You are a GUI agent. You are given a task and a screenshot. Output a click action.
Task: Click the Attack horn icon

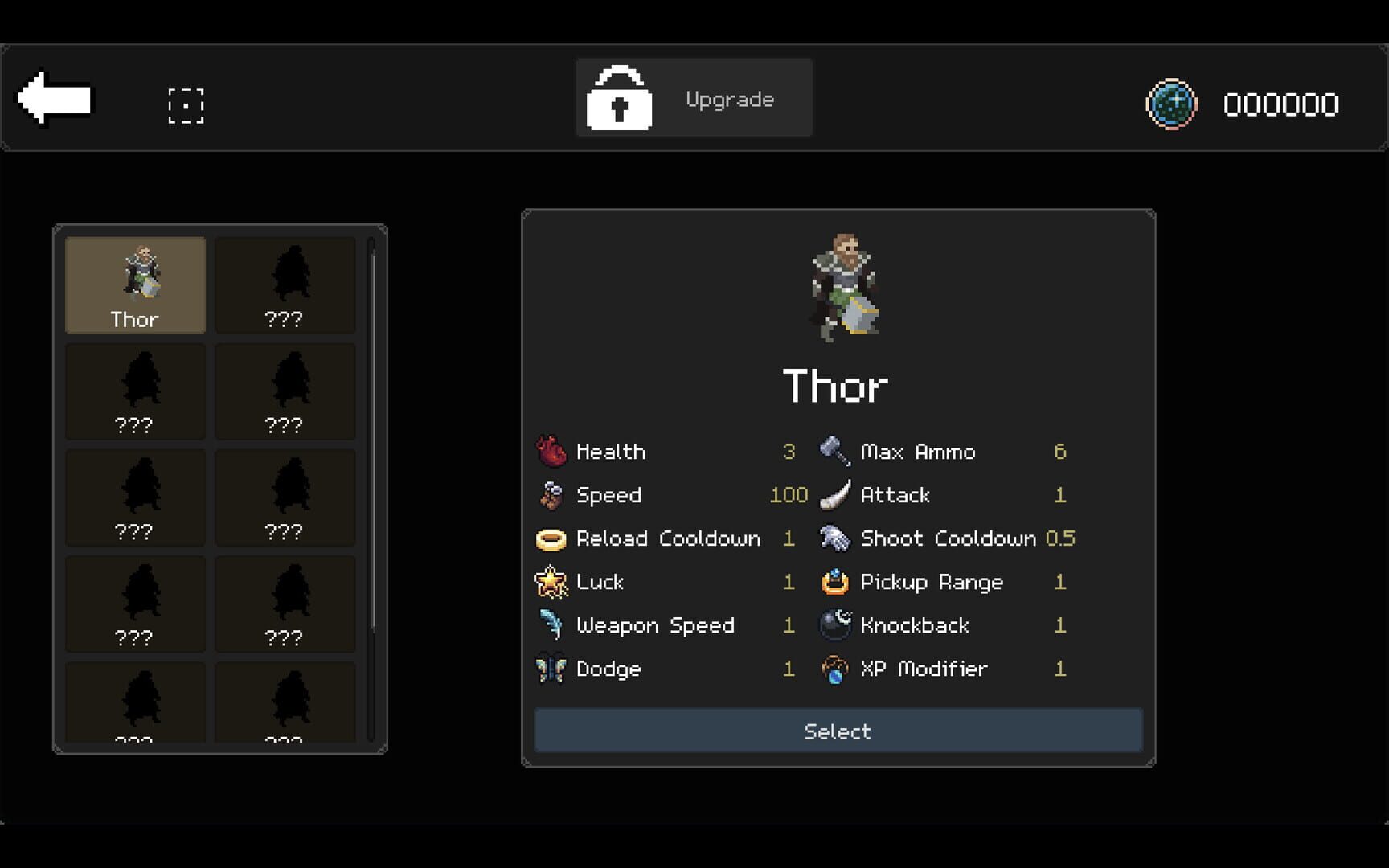[835, 495]
